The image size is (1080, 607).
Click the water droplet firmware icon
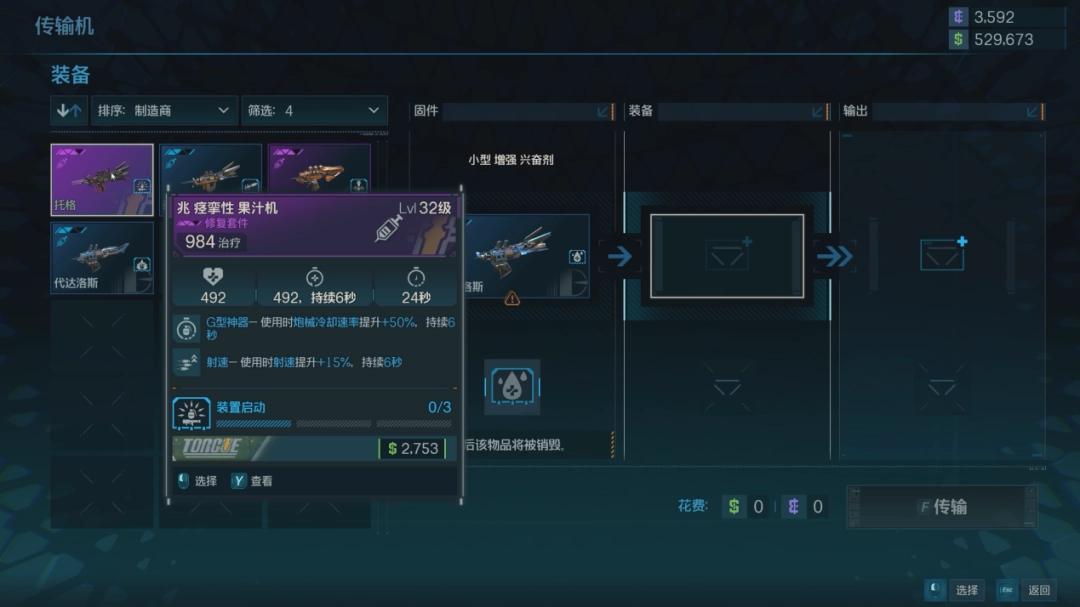pos(512,387)
